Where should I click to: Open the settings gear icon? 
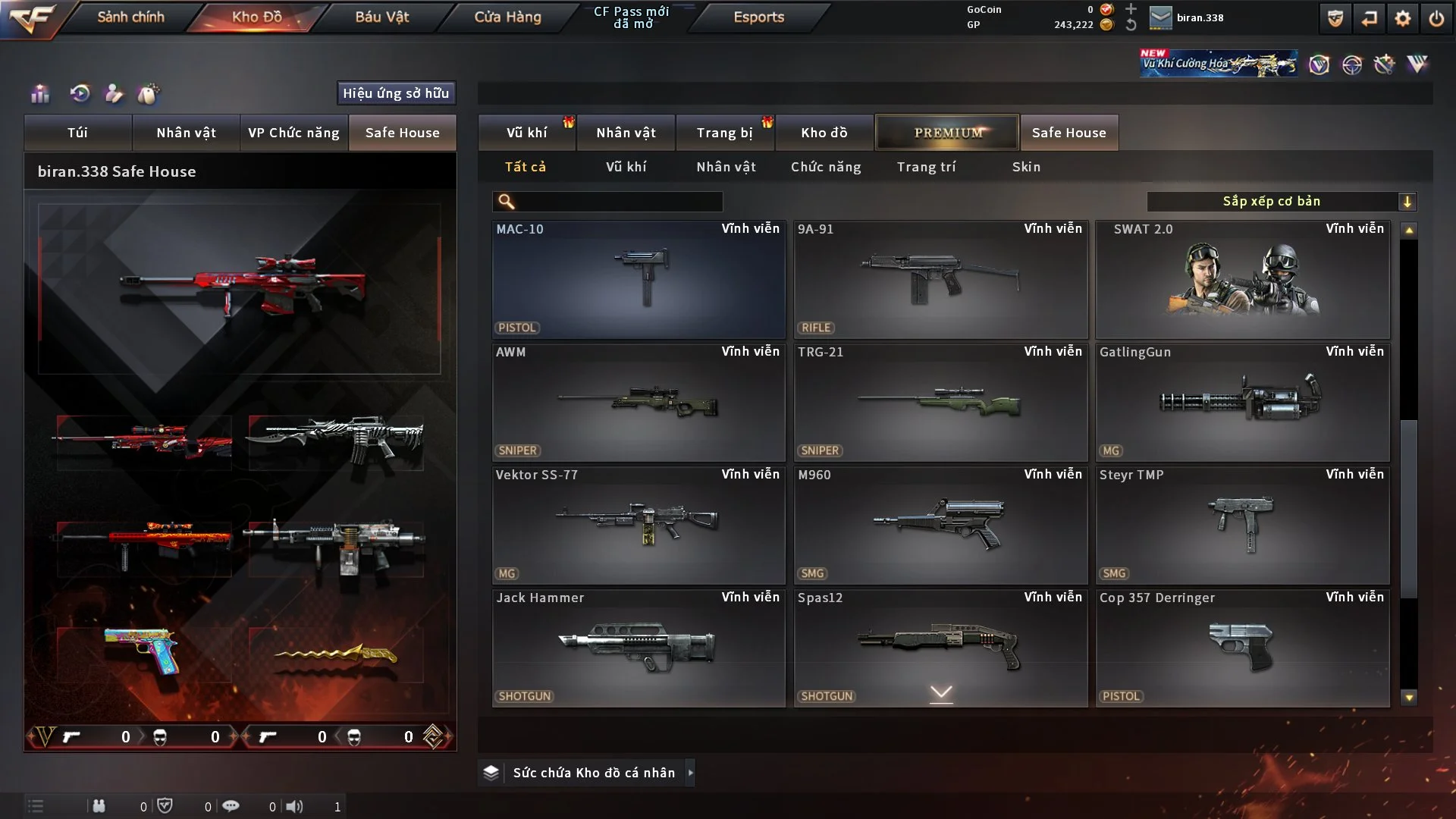(x=1402, y=18)
